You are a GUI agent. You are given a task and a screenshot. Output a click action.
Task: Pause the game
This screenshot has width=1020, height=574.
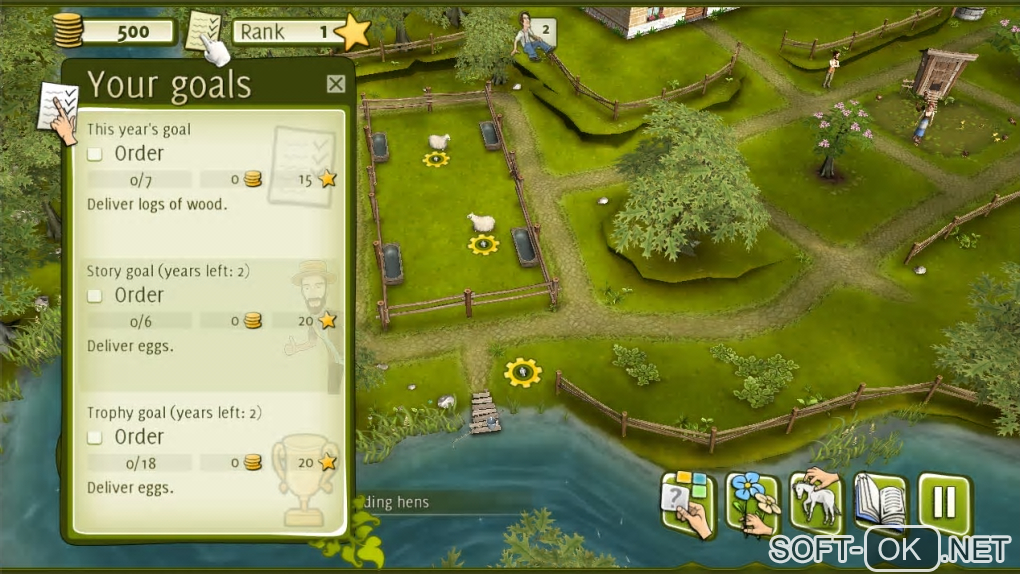944,503
